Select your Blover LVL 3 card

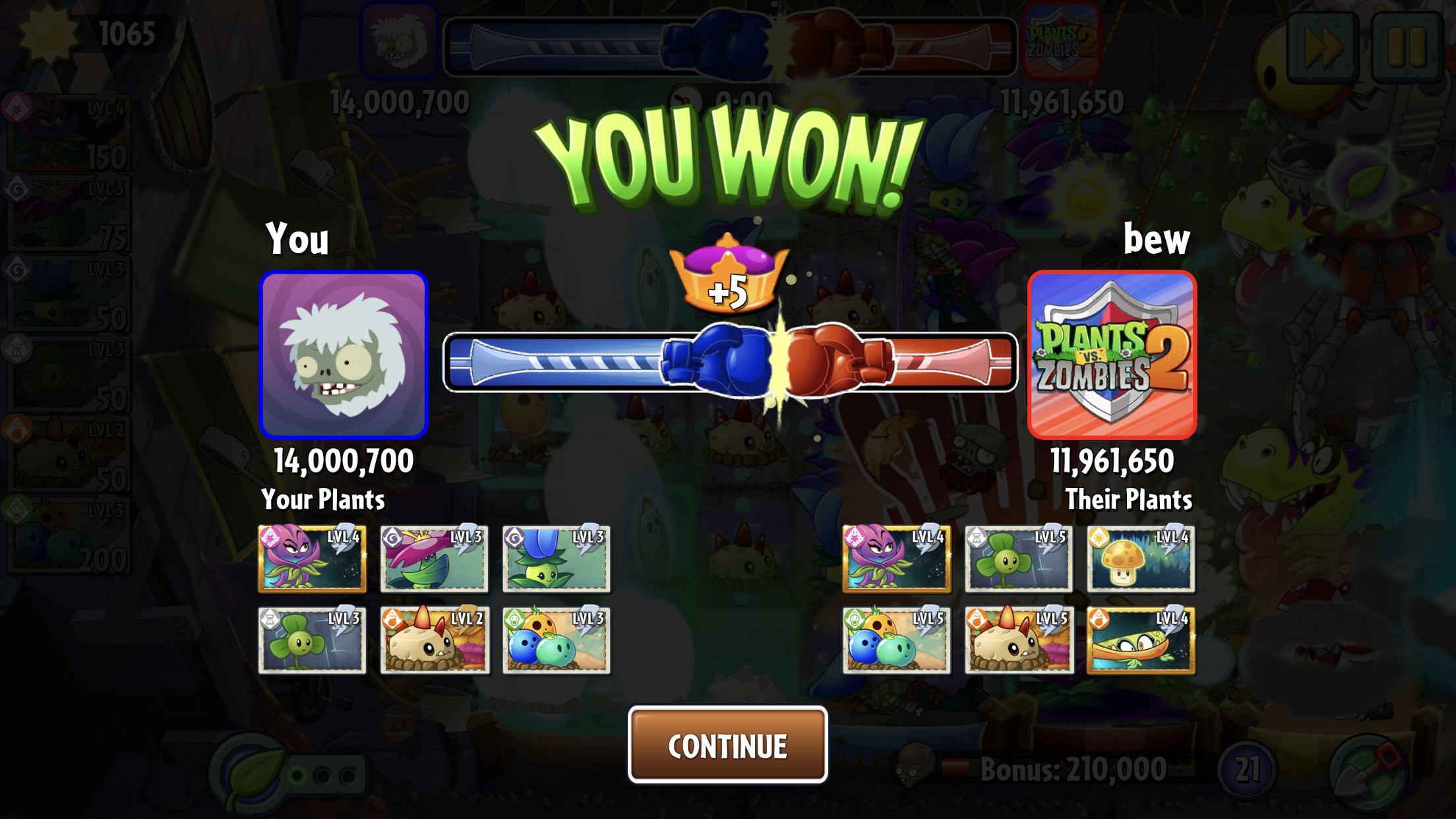pos(312,640)
